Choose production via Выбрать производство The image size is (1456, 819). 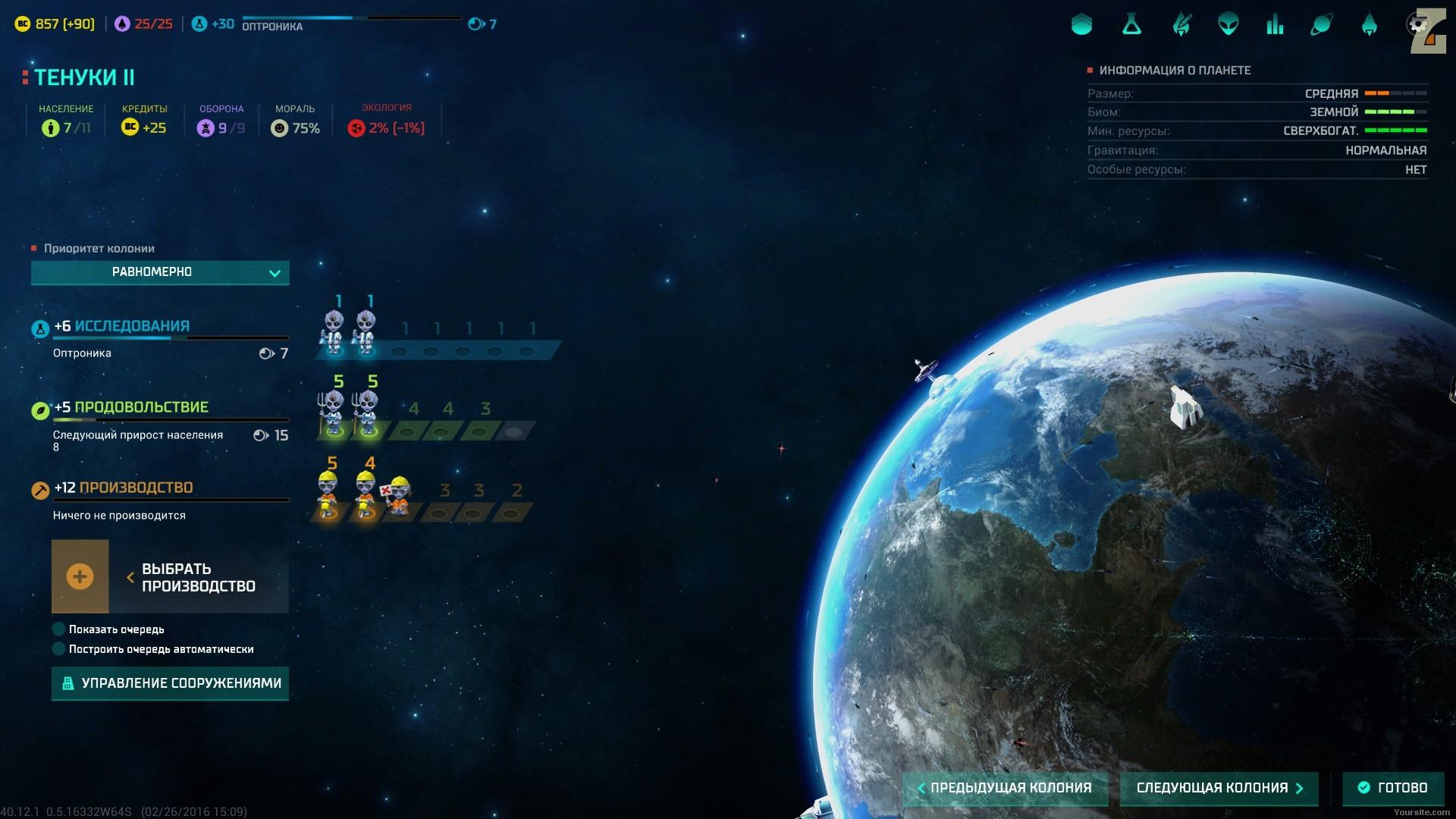coord(170,577)
